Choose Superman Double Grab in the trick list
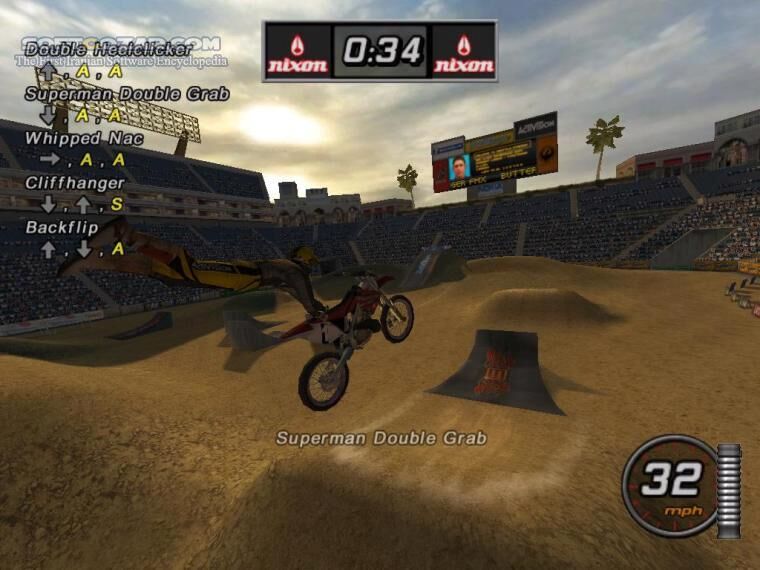The image size is (760, 570). tap(127, 94)
